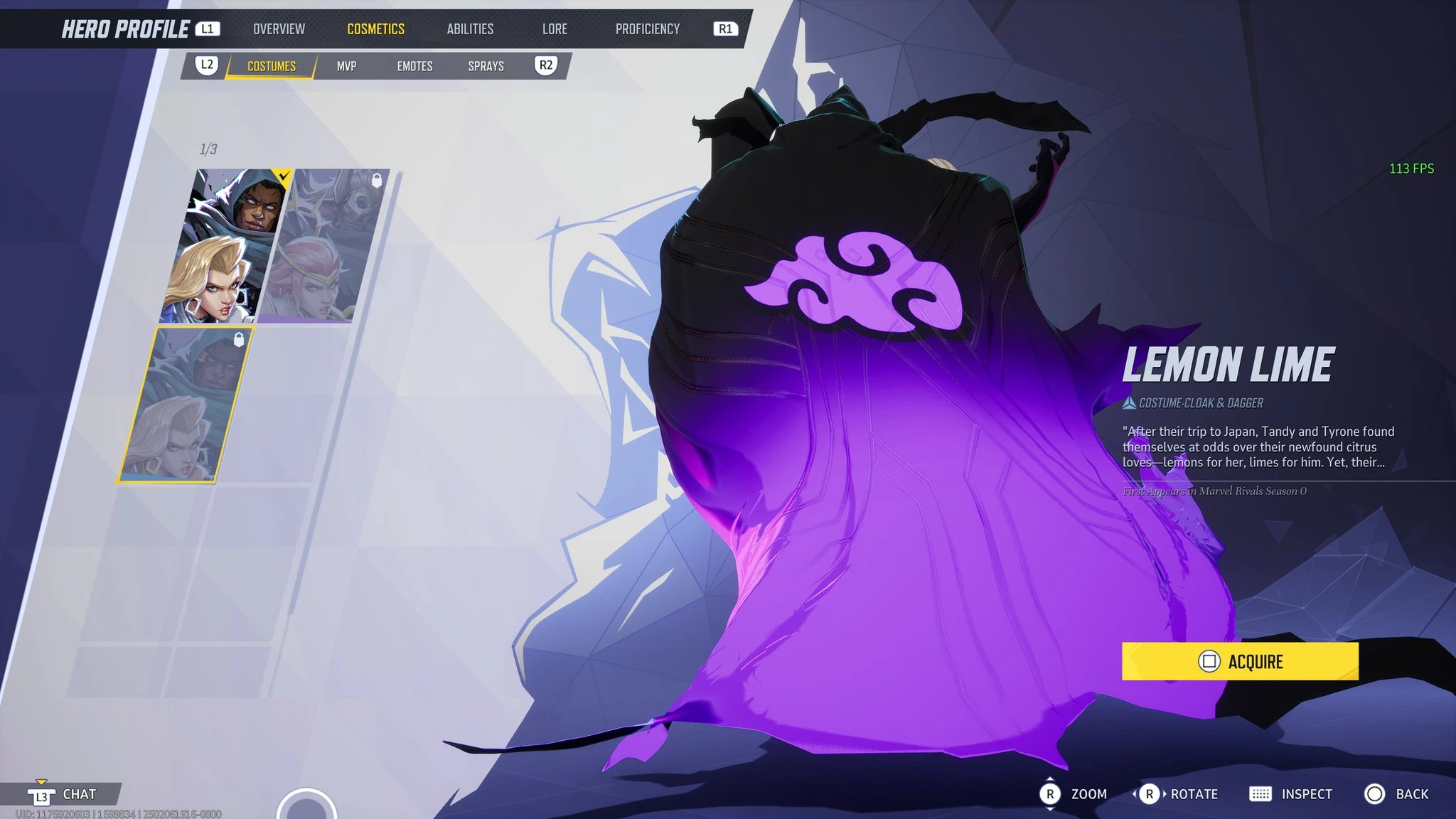Switch to the Abilities tab
Viewport: 1456px width, 819px height.
(470, 29)
